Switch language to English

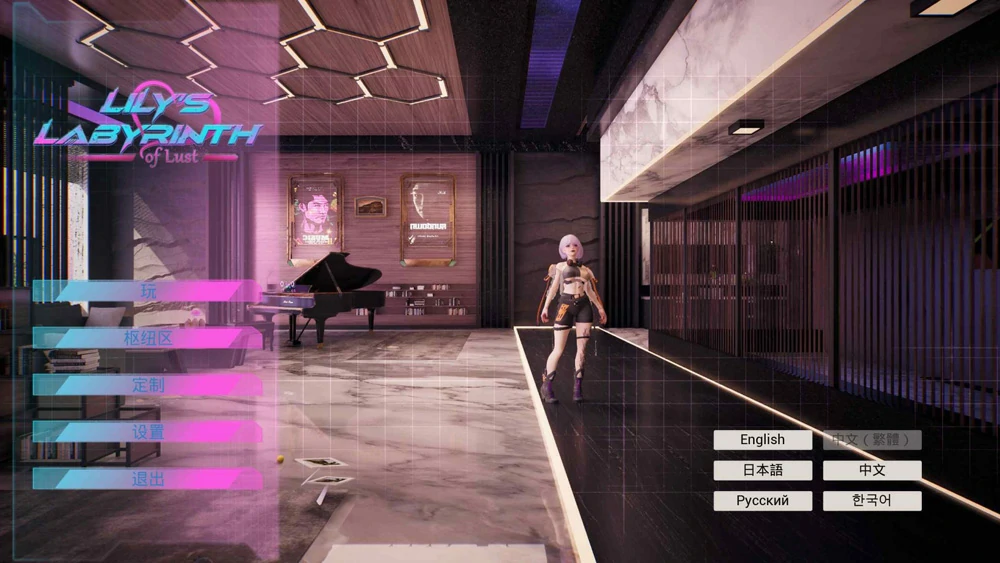(x=762, y=440)
